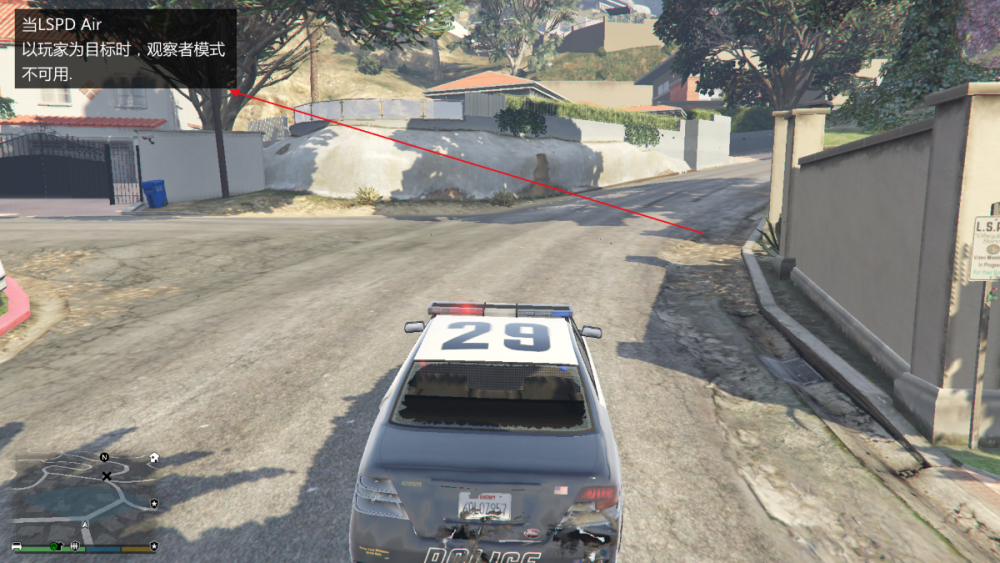The height and width of the screenshot is (563, 1000).
Task: Click the minimap in the corner
Action: (85, 496)
